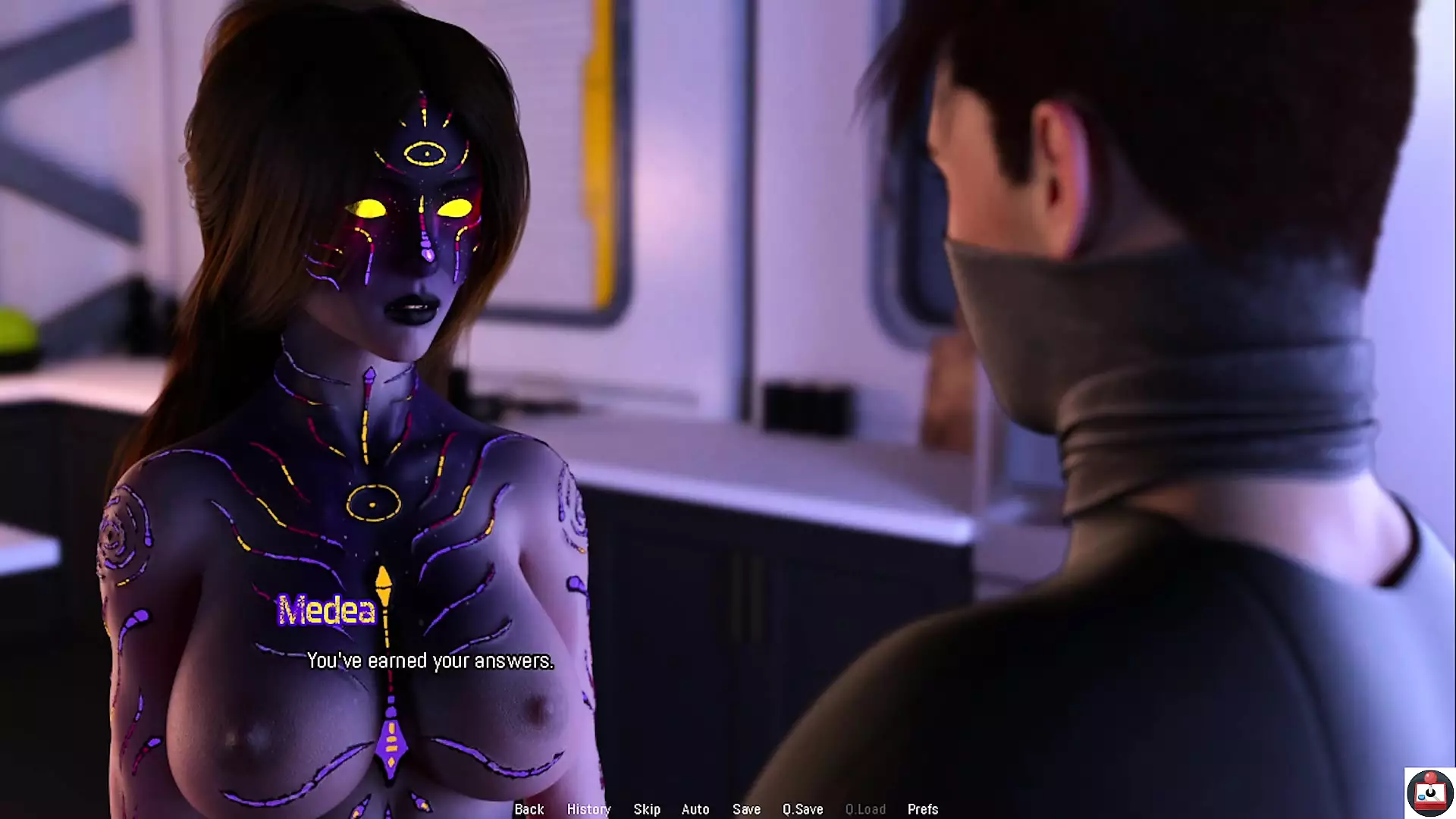Go back one dialogue line
Screen dimensions: 1456x819
(529, 809)
